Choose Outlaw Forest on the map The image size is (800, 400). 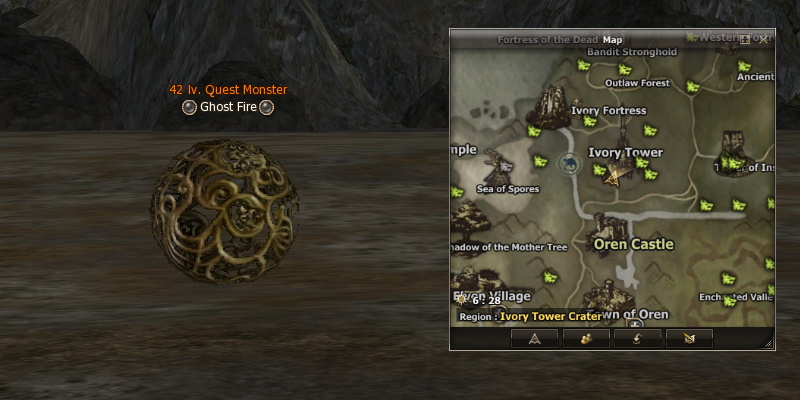[x=637, y=83]
